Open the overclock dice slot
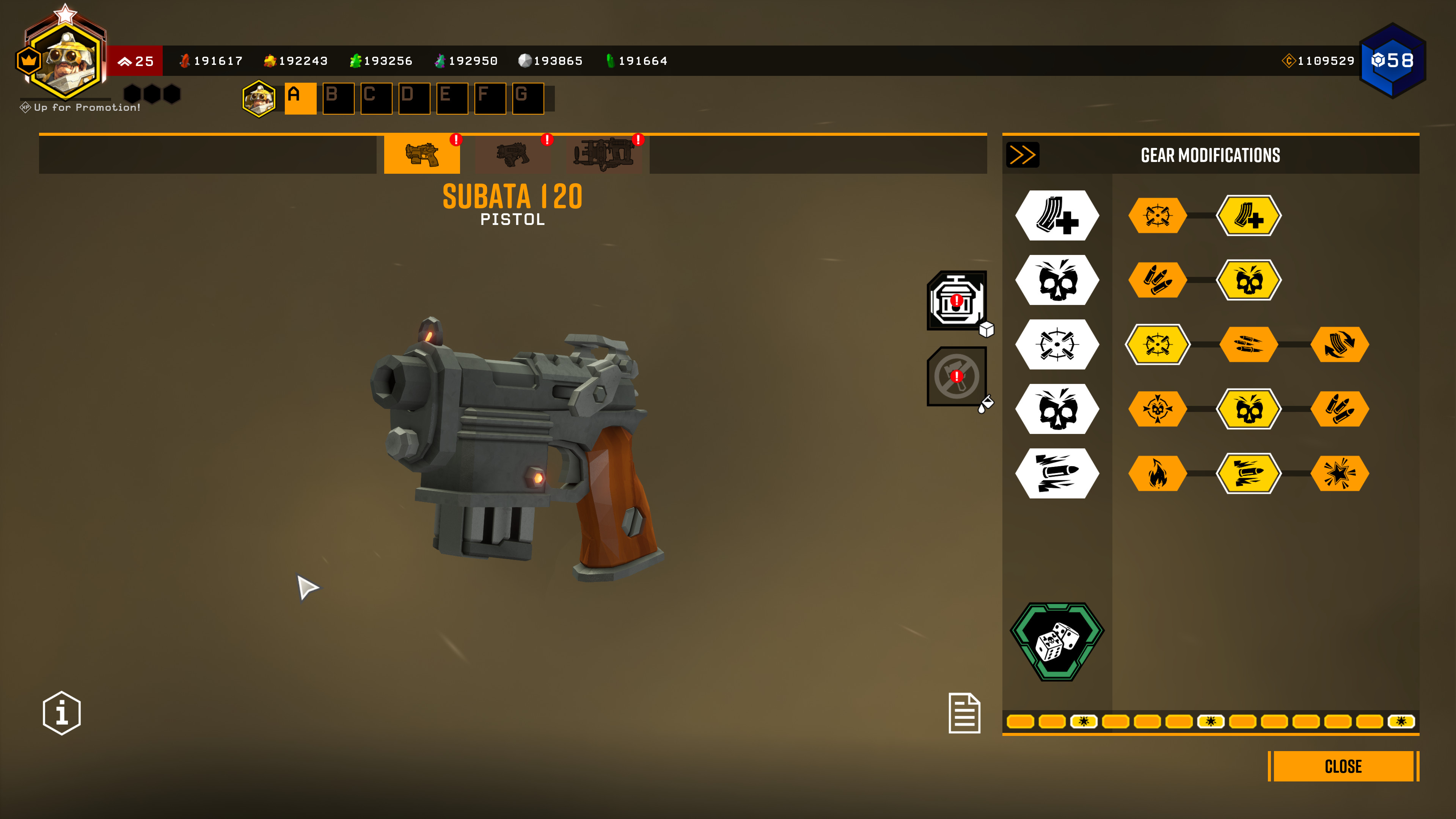 coord(1057,641)
